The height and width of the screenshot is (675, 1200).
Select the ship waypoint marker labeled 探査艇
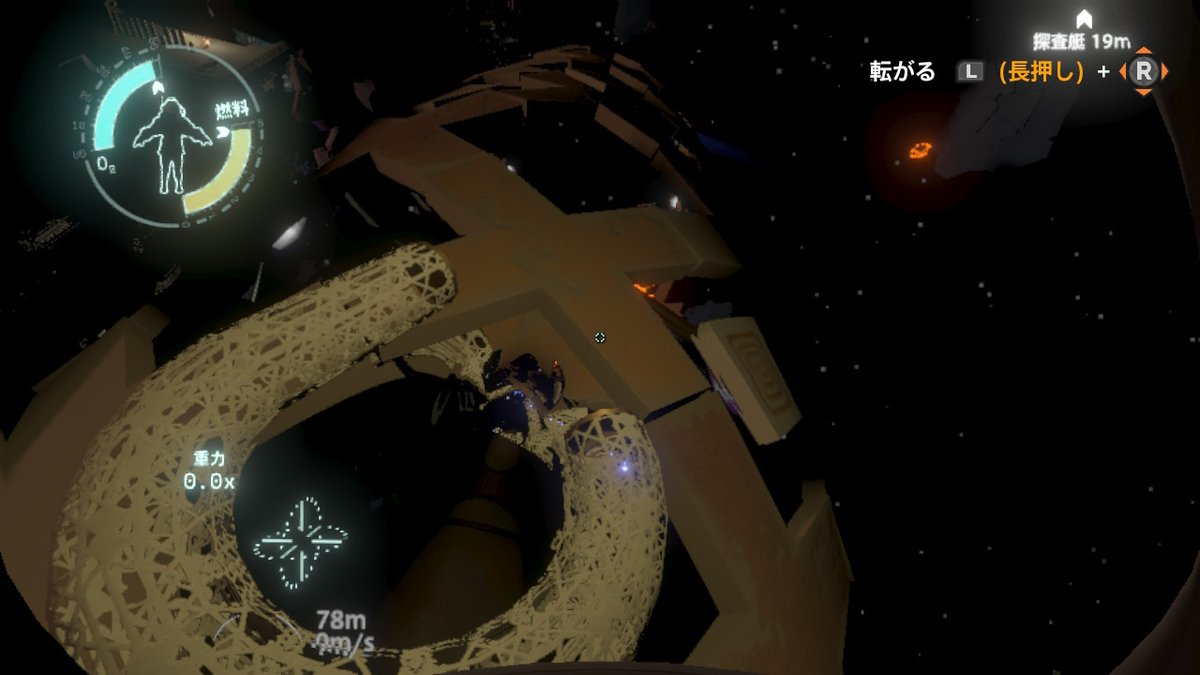(x=1083, y=19)
